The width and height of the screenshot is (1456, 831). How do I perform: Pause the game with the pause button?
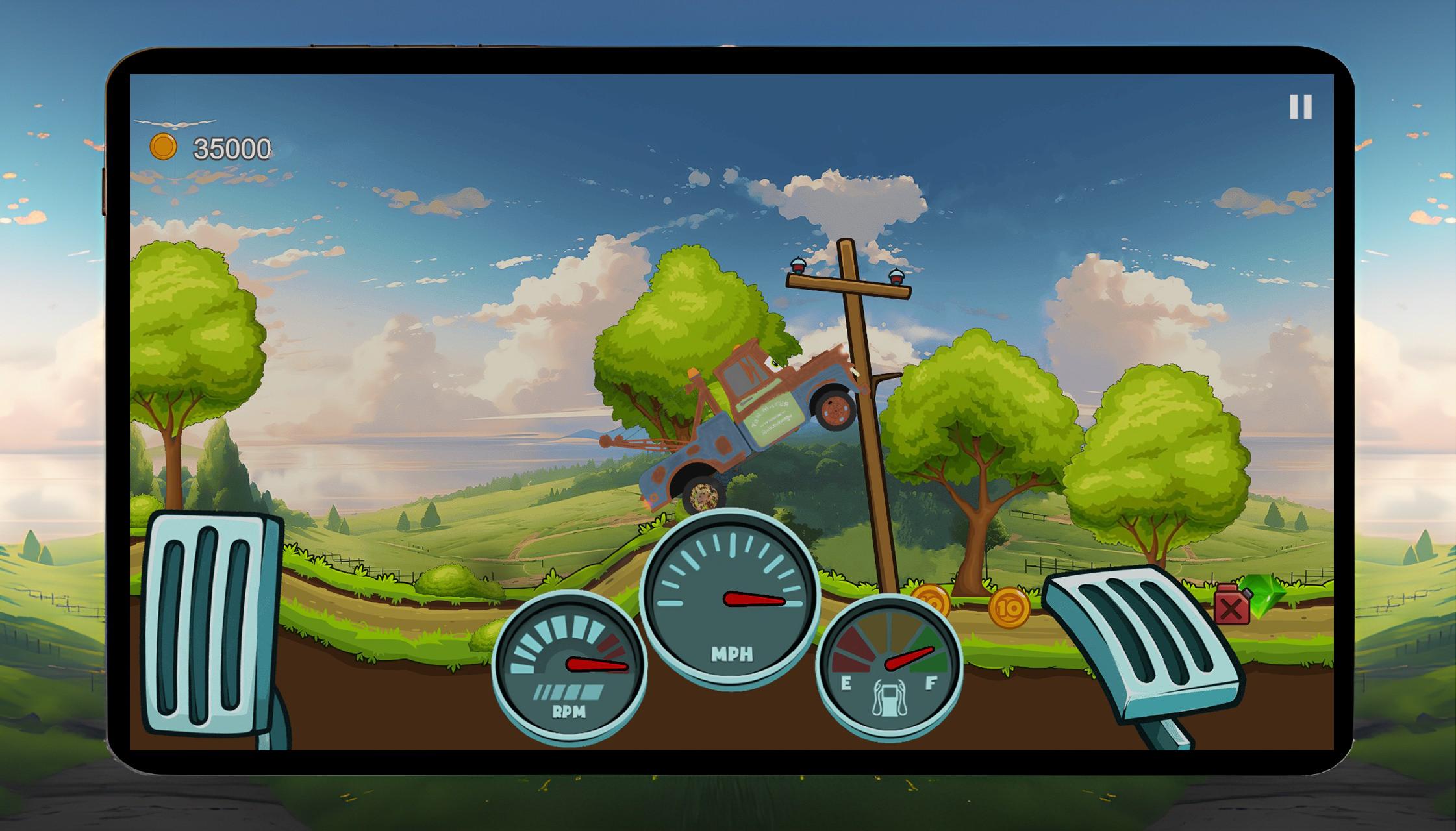coord(1300,107)
